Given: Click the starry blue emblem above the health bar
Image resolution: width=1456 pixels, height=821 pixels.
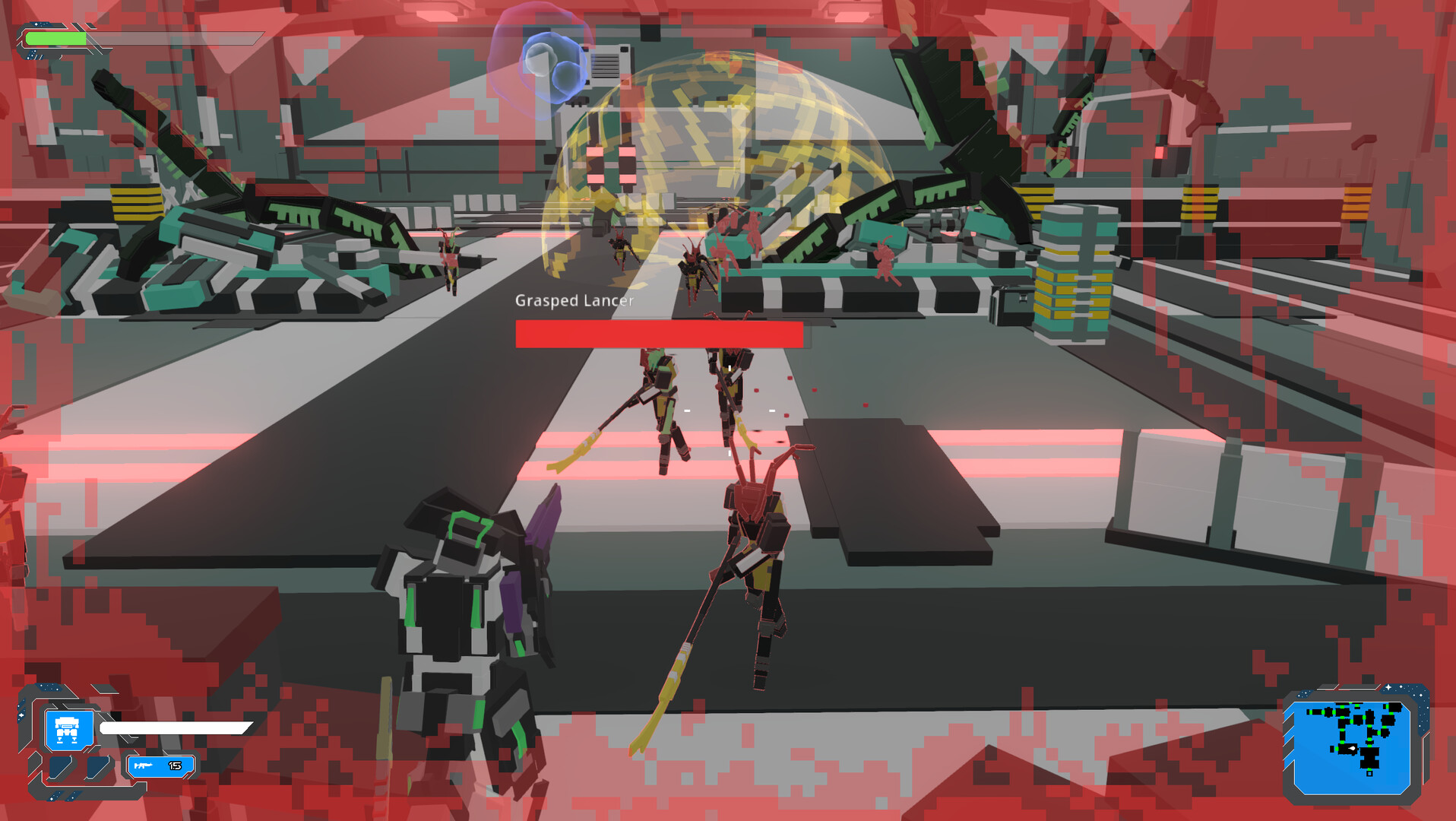Looking at the screenshot, I should click(40, 24).
